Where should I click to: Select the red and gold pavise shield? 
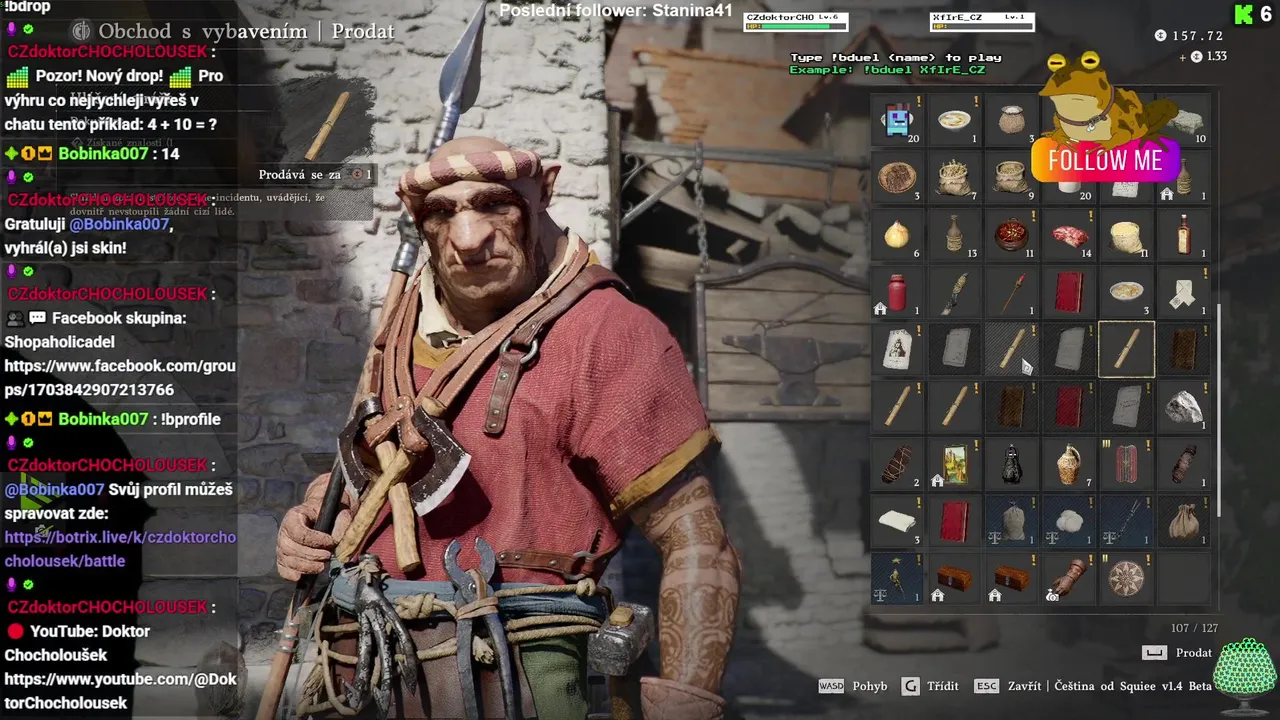[x=1127, y=464]
